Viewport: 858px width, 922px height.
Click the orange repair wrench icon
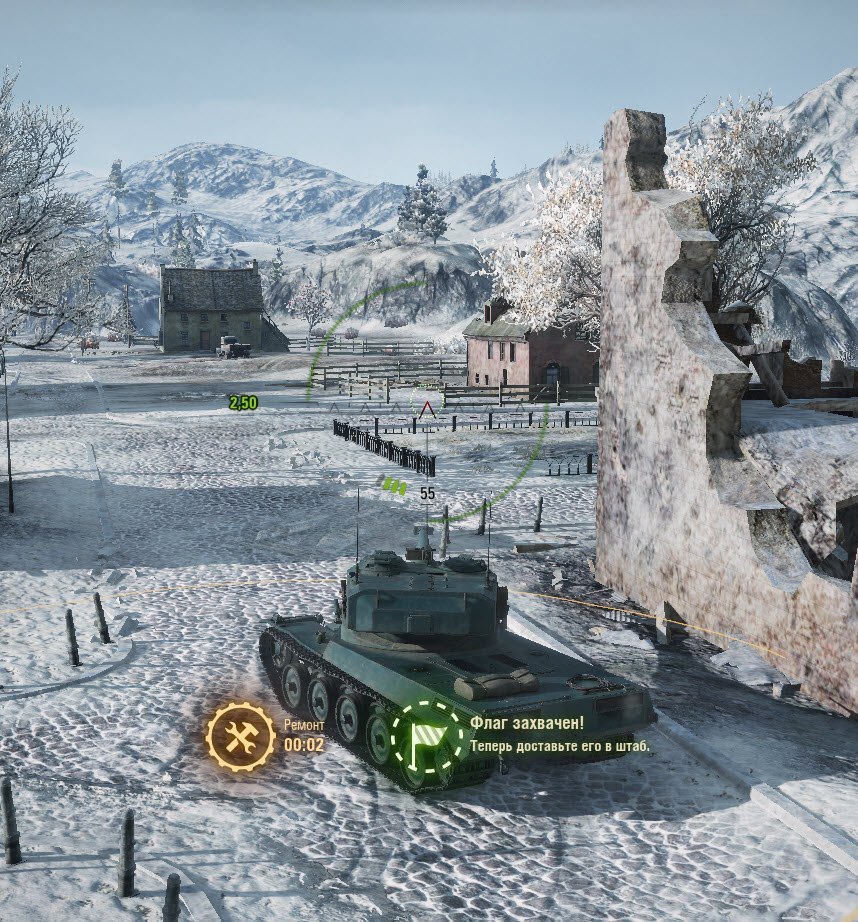point(240,737)
